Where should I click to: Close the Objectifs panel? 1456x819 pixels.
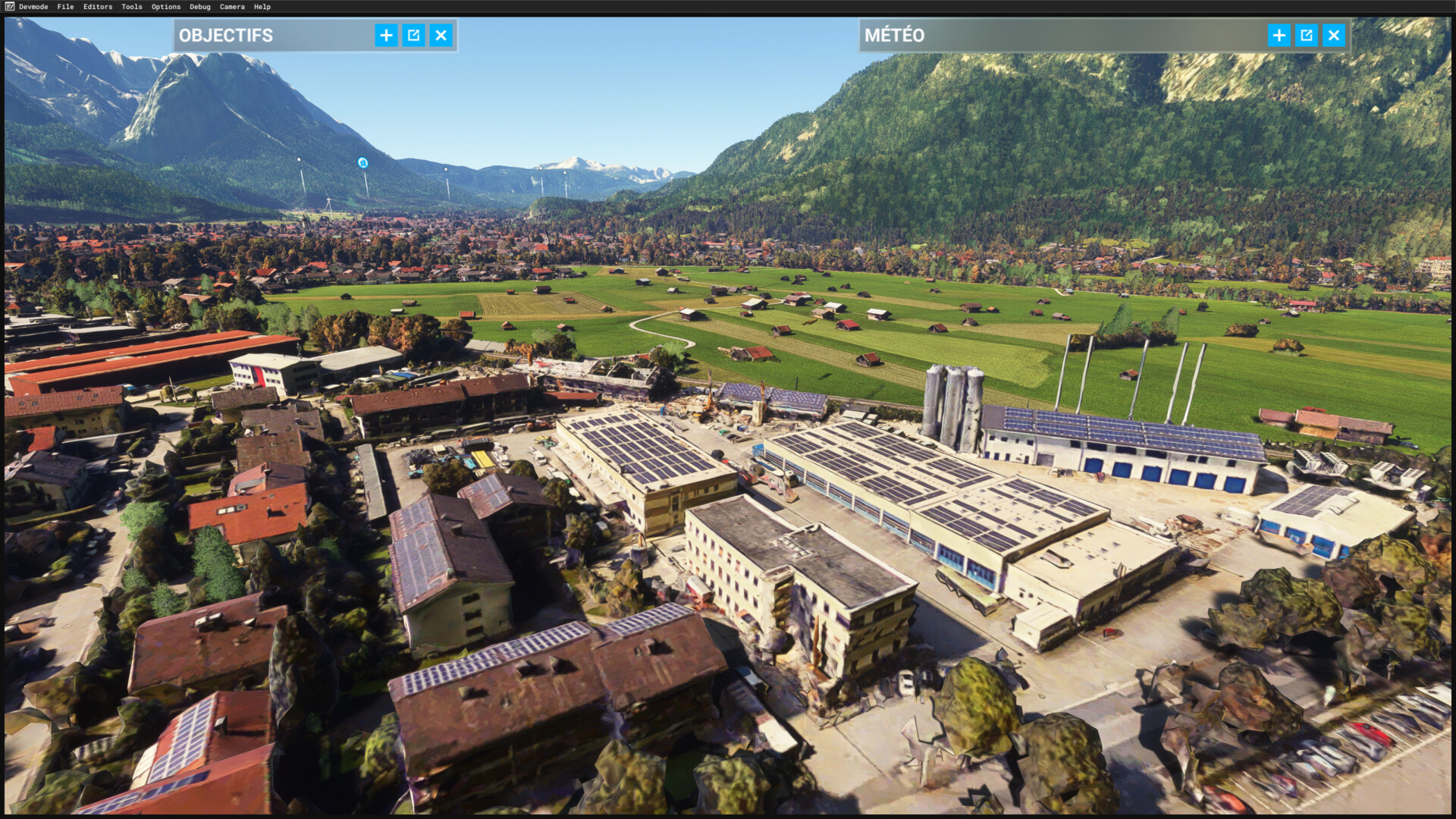[441, 35]
